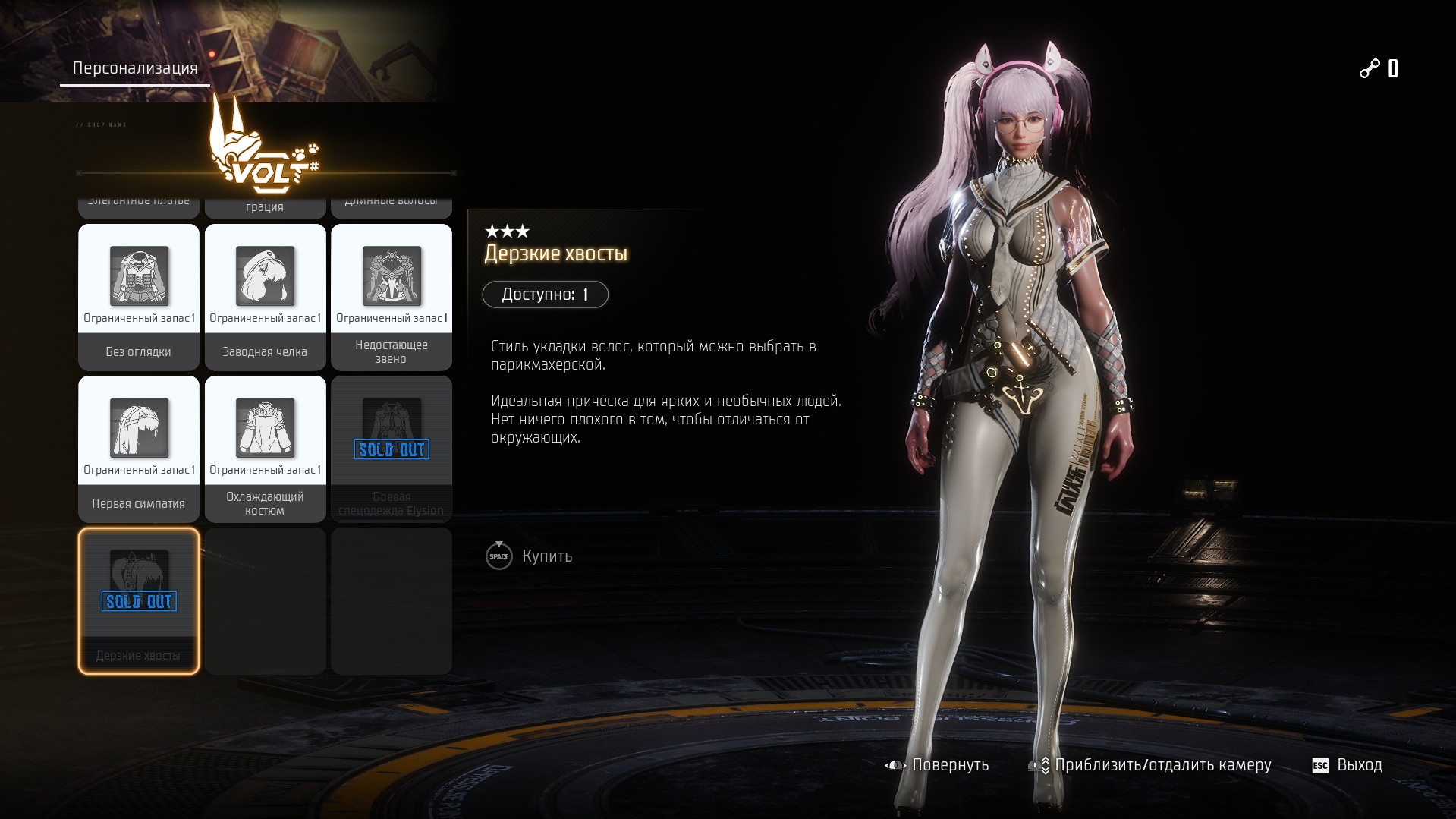Select the Без оглядки outfit tile
The width and height of the screenshot is (1456, 819).
139,297
